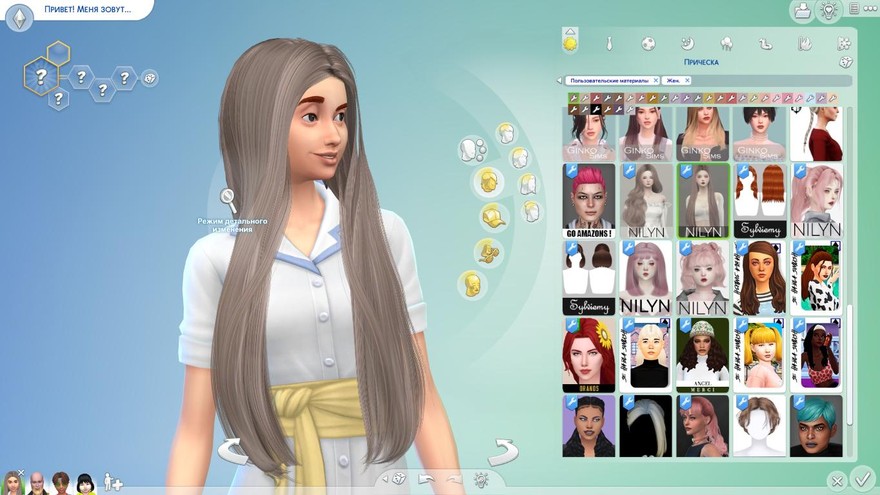This screenshot has height=495, width=880.
Task: Choose the hairstyle with green knit beanie
Action: (x=702, y=354)
